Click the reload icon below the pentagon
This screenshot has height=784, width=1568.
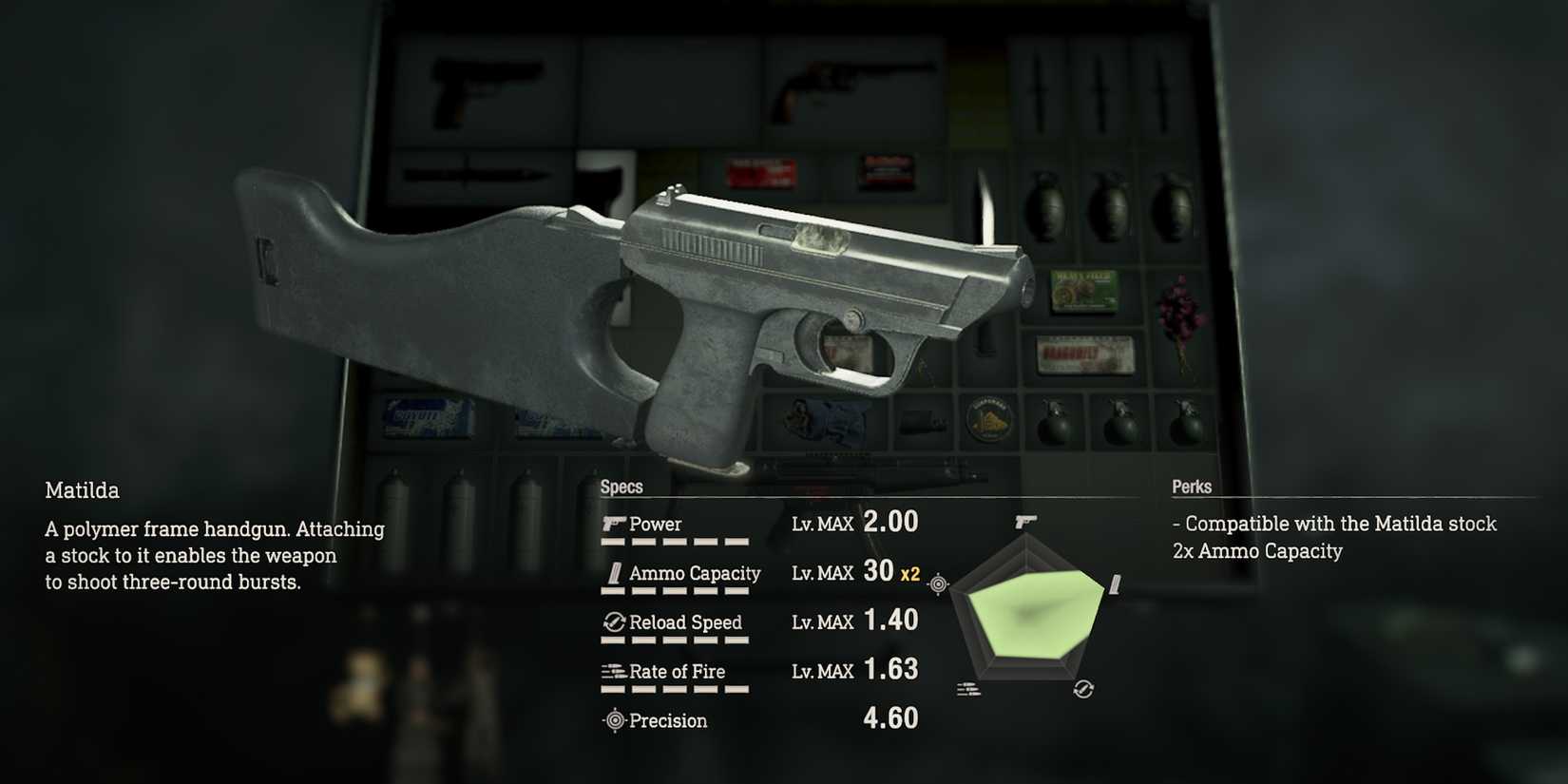click(x=1084, y=688)
